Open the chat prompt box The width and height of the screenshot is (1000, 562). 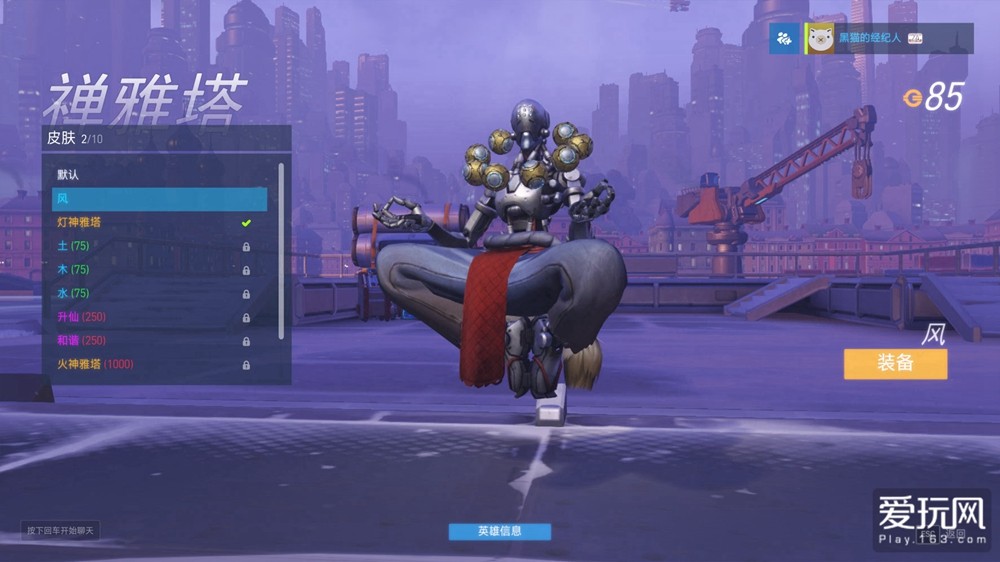(x=61, y=530)
